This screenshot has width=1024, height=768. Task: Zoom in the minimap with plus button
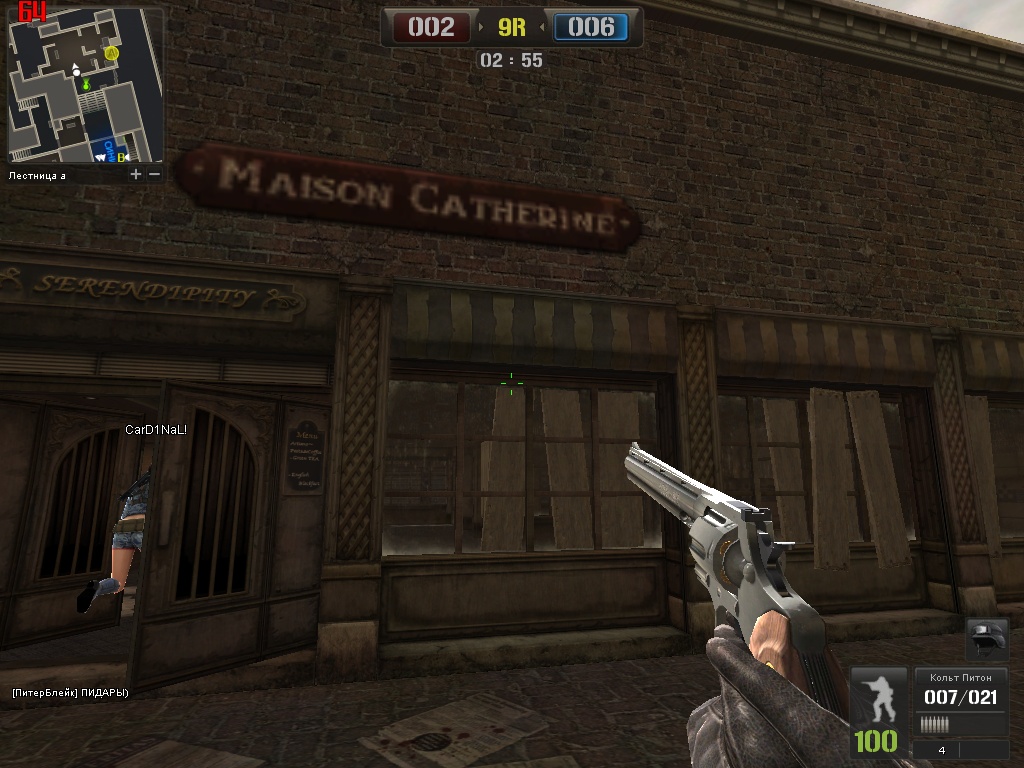[x=136, y=174]
